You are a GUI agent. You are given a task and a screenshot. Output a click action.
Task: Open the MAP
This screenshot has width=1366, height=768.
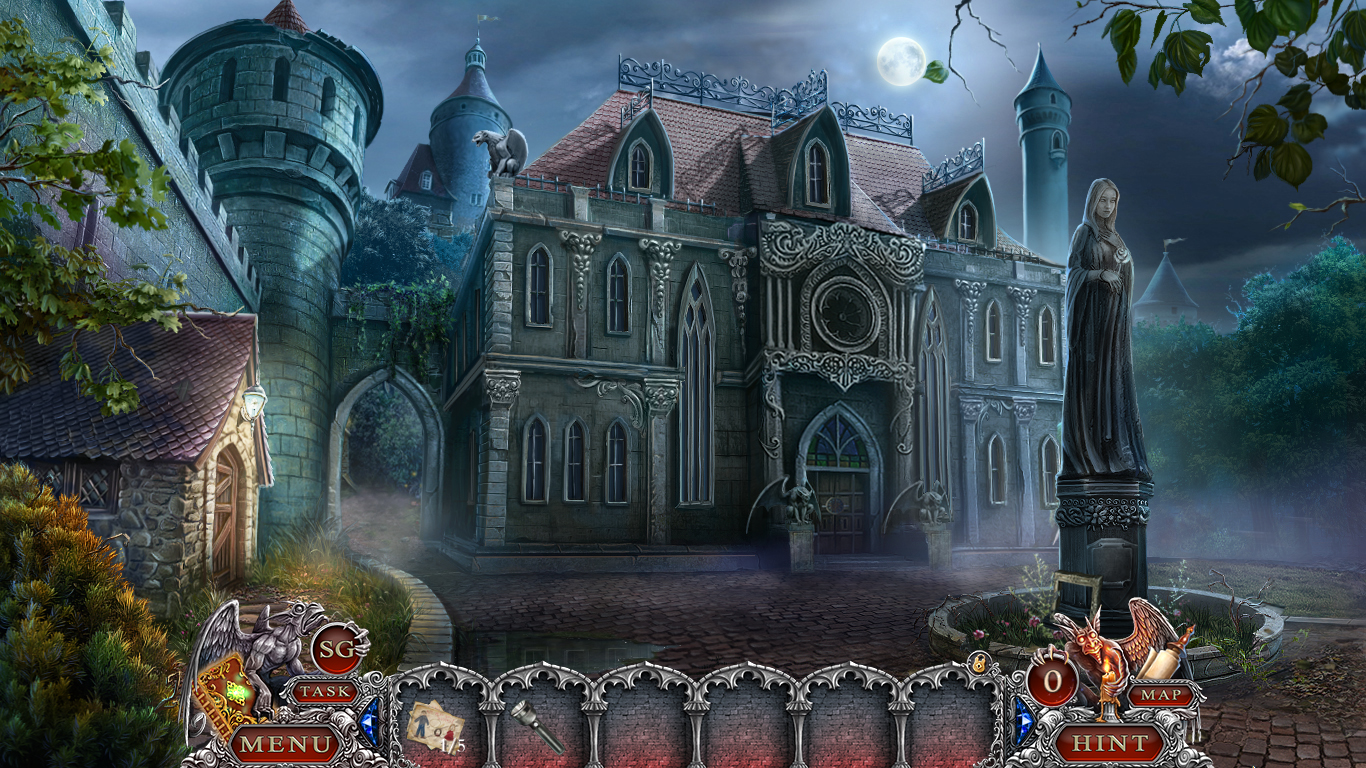(x=1163, y=696)
